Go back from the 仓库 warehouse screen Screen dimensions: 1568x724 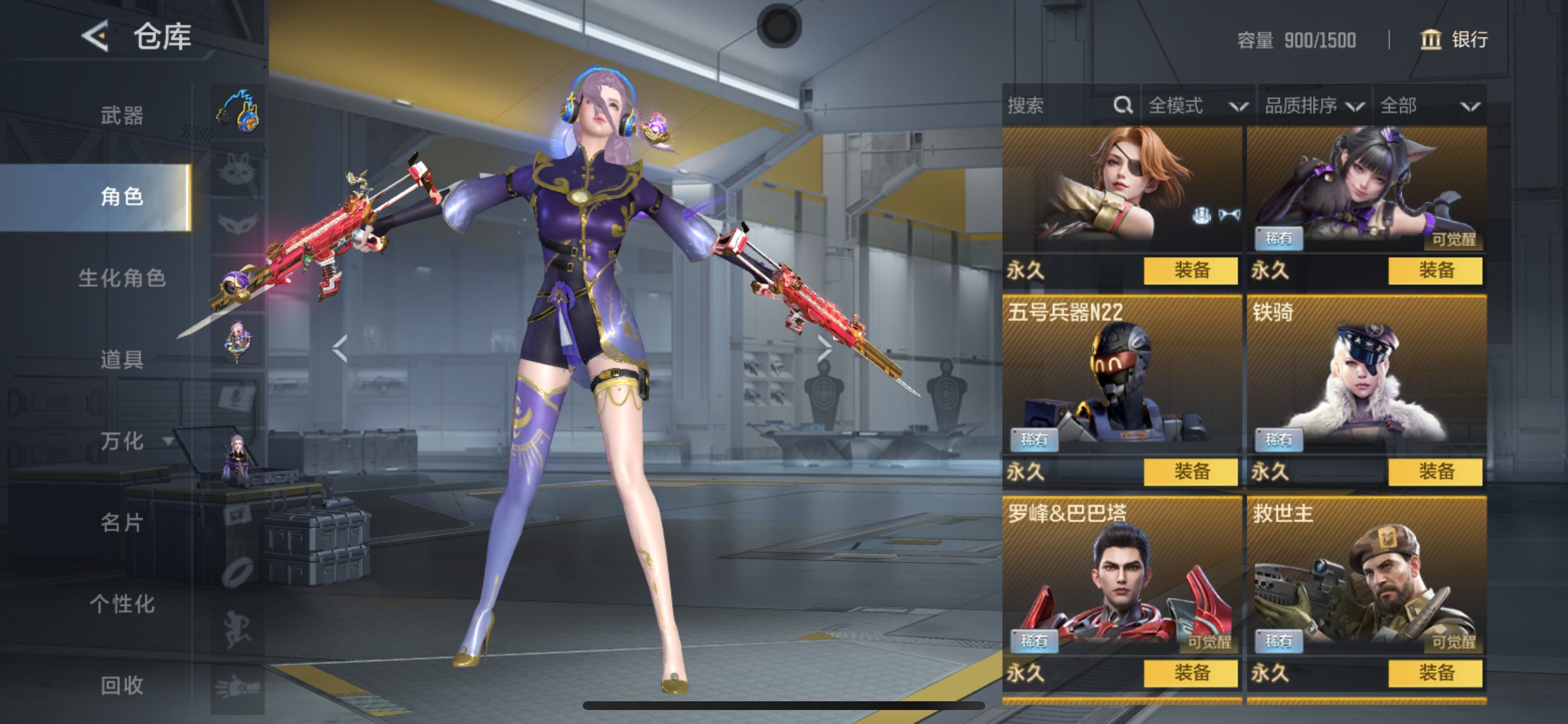96,37
